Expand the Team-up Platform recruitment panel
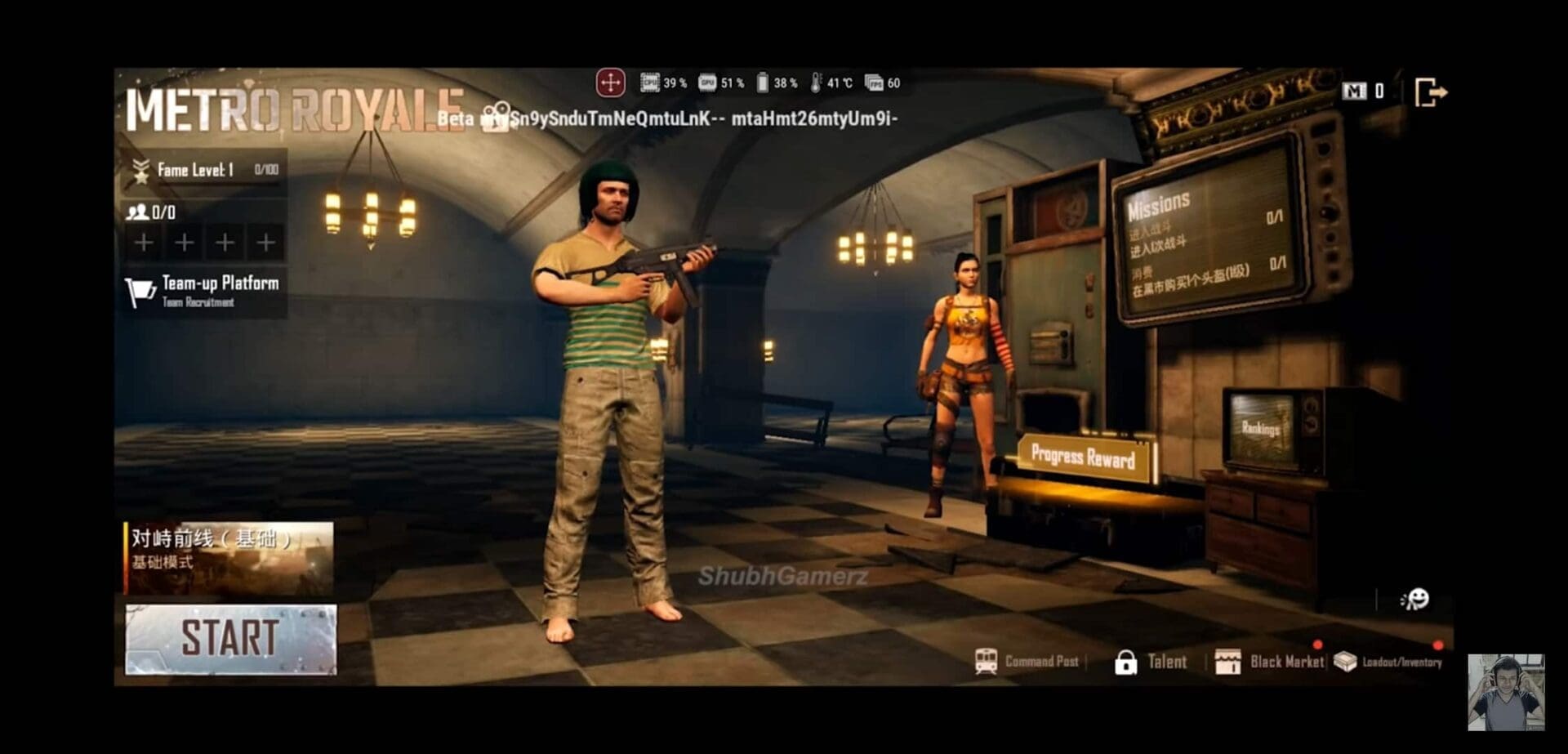 pos(204,291)
